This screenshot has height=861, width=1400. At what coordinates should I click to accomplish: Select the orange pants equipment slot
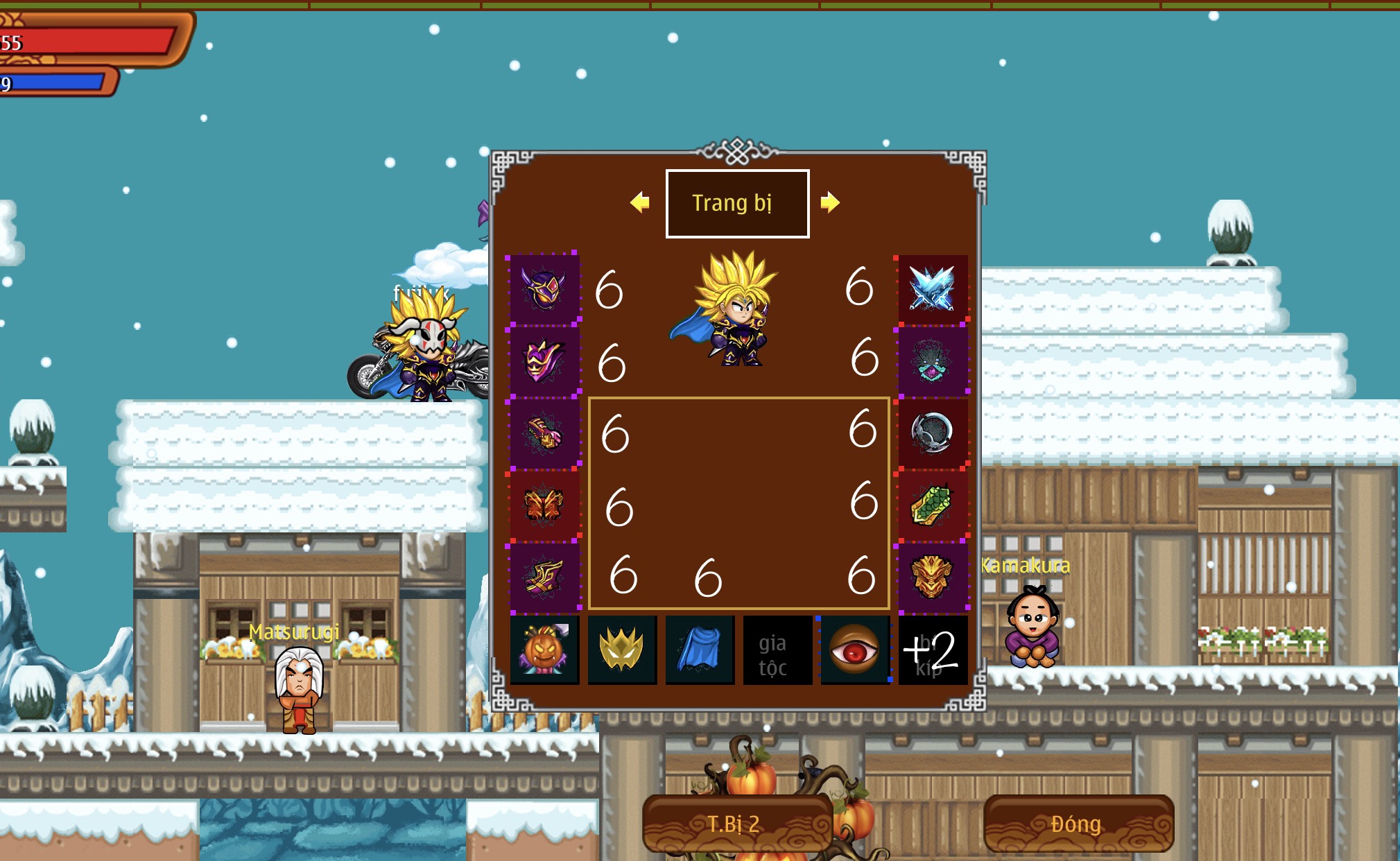point(544,505)
